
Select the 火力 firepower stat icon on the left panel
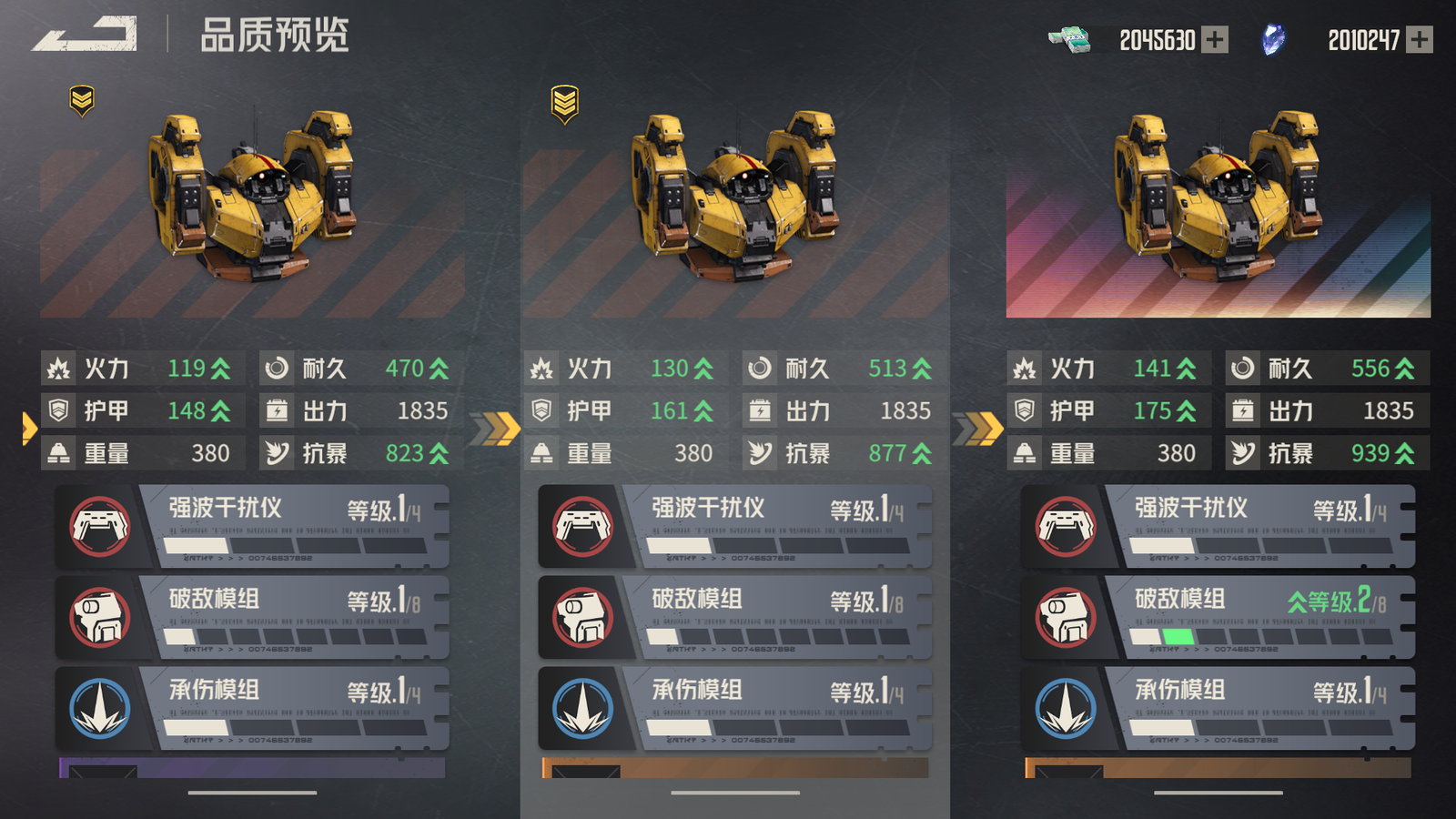(60, 369)
